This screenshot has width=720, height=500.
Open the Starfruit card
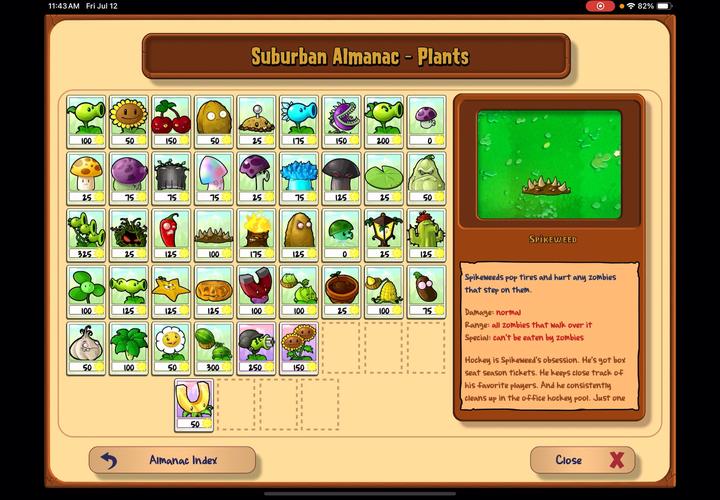(171, 291)
